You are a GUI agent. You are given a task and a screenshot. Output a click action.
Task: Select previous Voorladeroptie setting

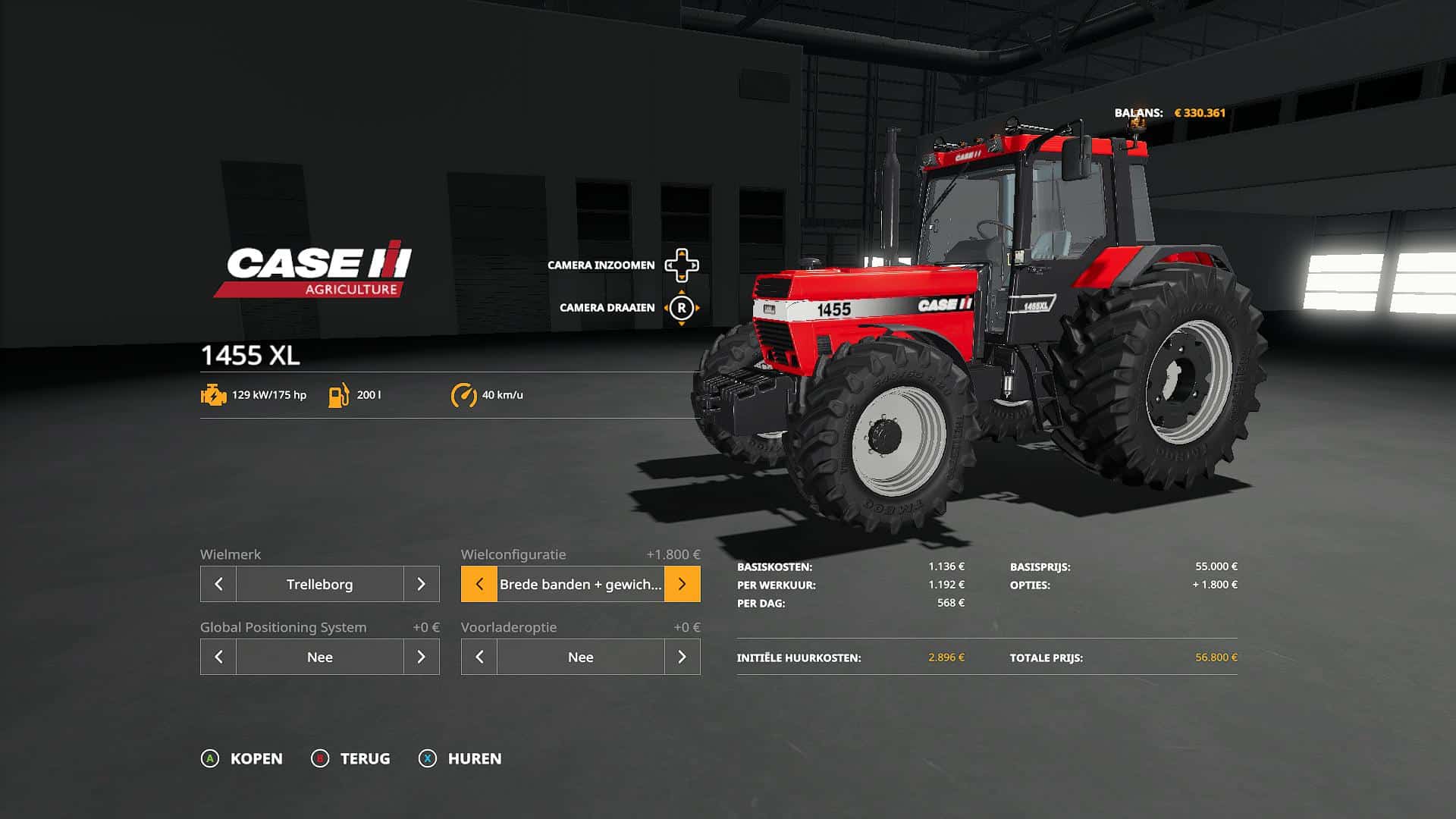click(479, 657)
